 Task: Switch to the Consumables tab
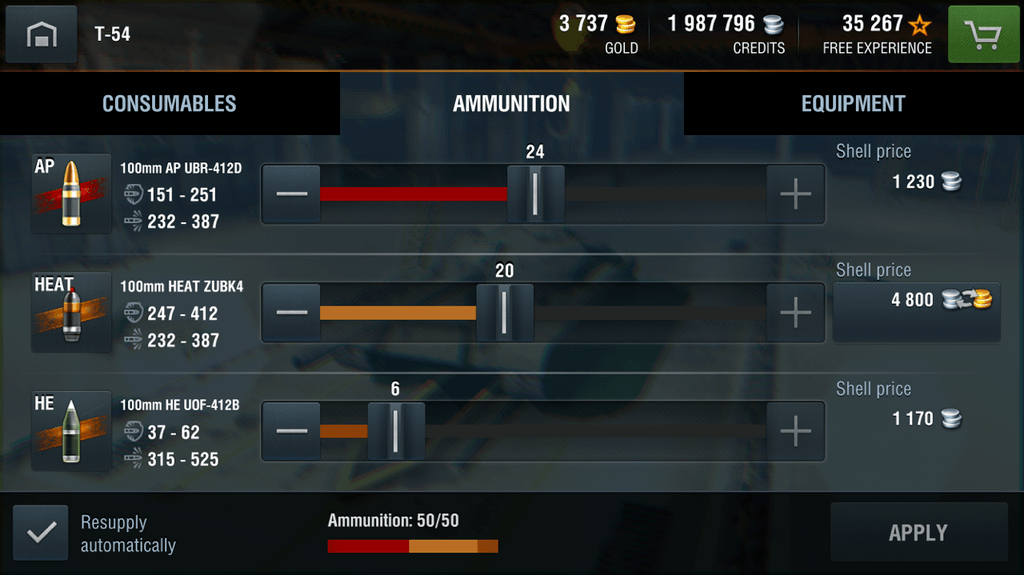[169, 104]
